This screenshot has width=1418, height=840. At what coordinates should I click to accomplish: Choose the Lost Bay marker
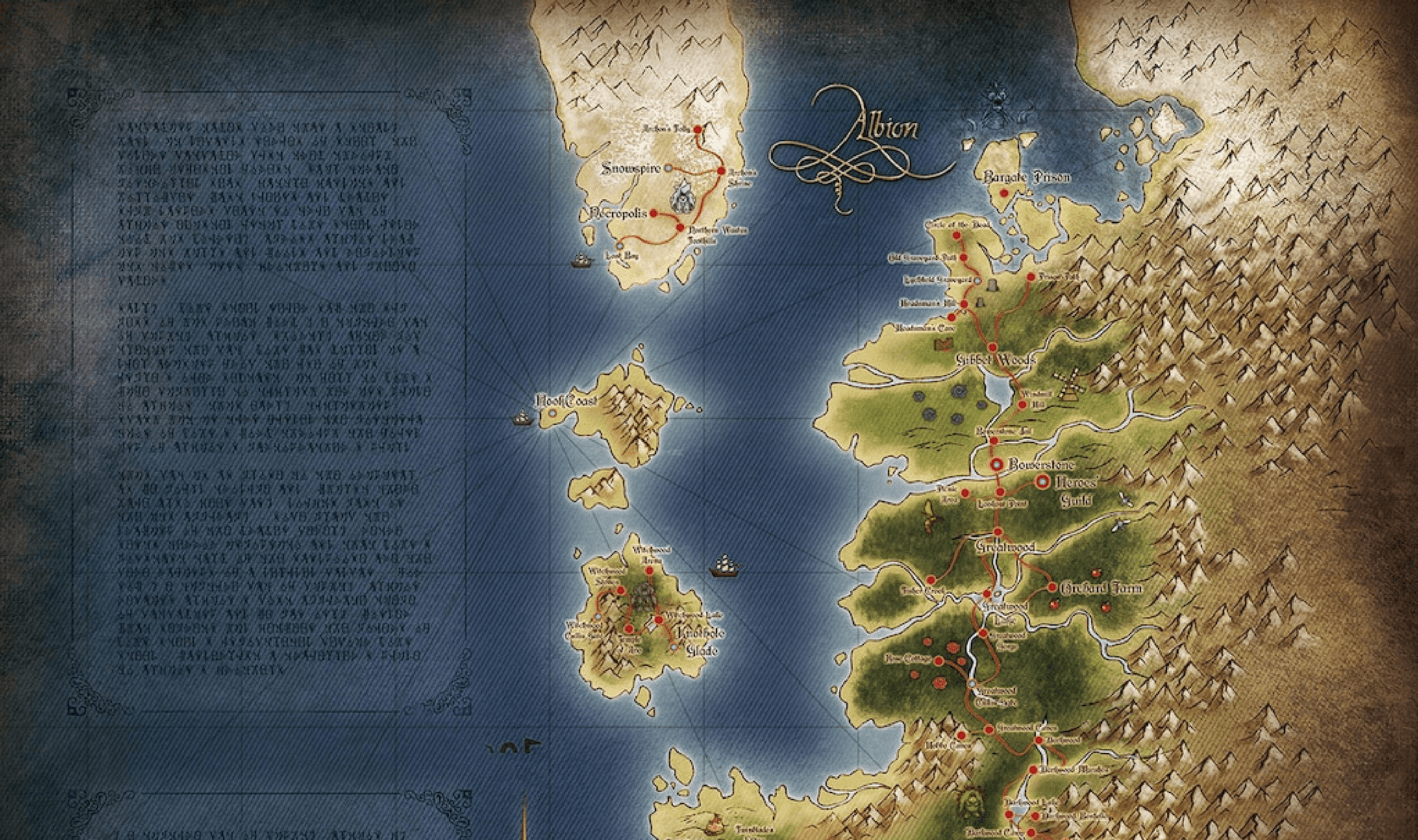coord(619,246)
